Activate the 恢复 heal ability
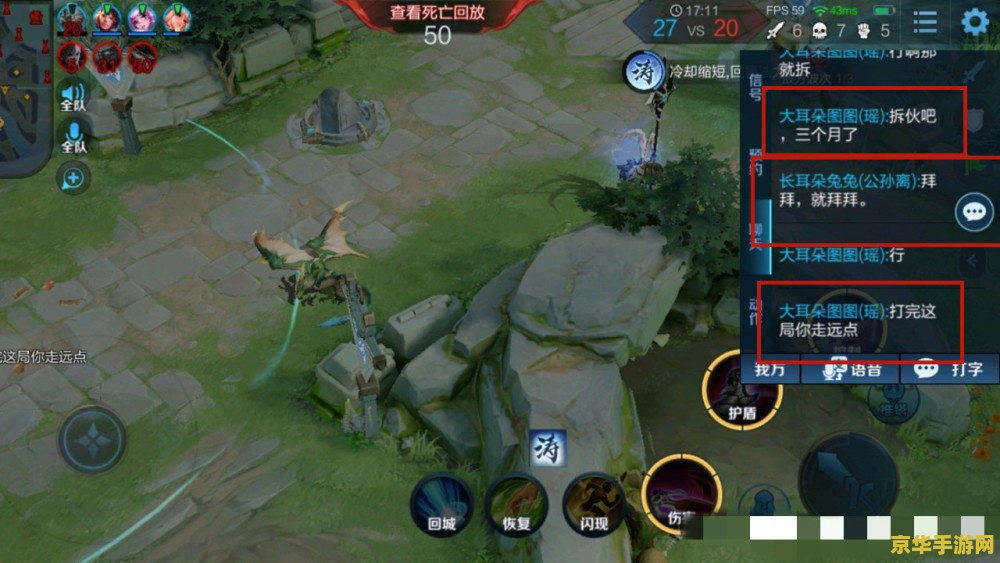This screenshot has height=563, width=1000. click(516, 504)
